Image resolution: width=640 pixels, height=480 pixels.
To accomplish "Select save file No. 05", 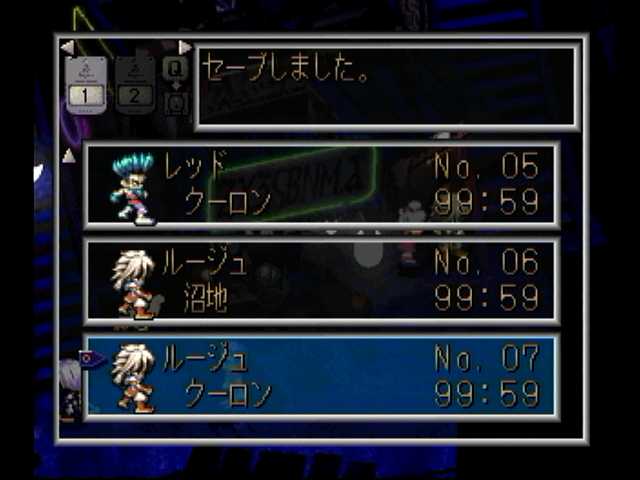I will tap(320, 185).
